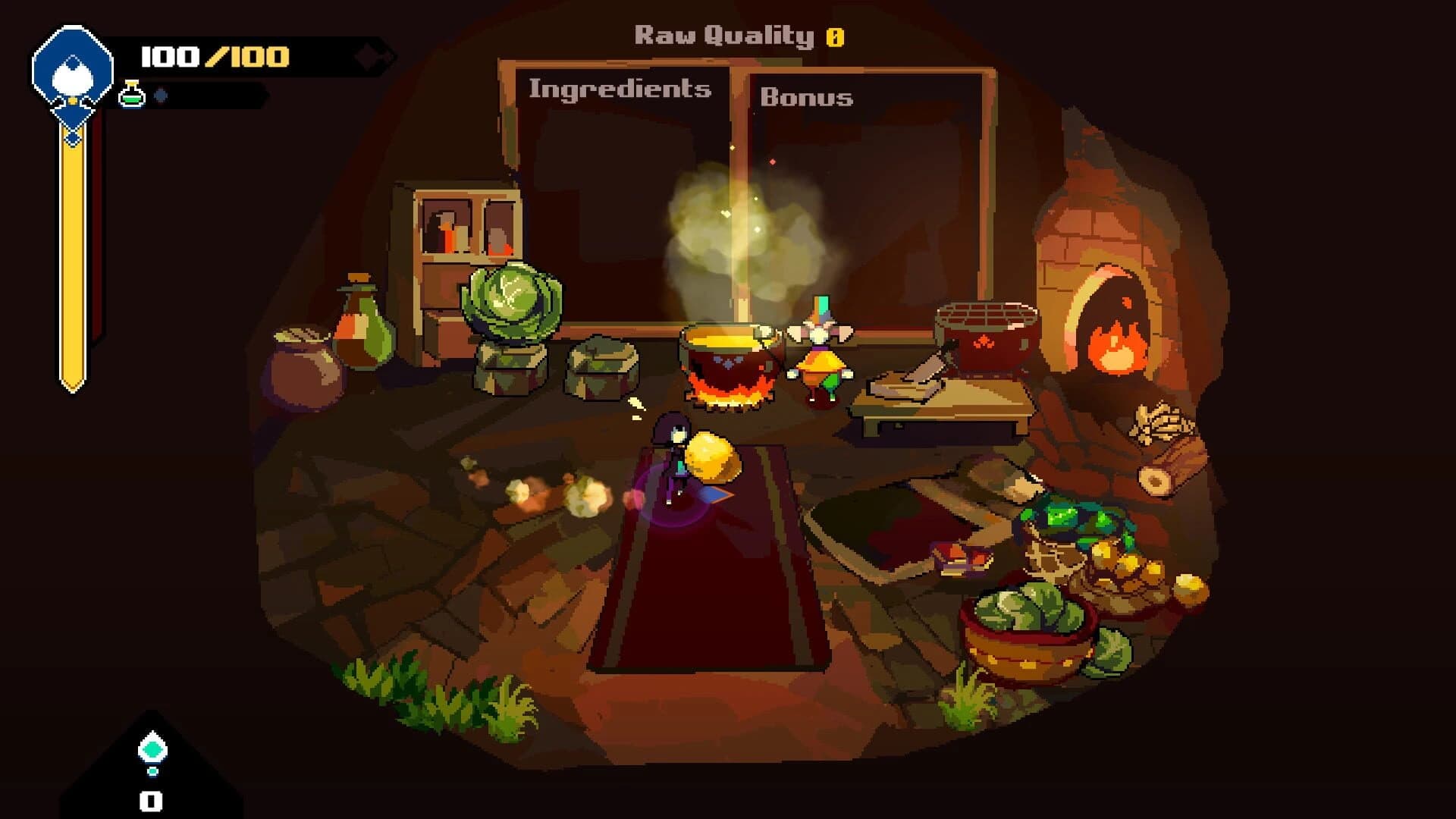The width and height of the screenshot is (1456, 819).
Task: Click the small blue gem on the potion gauge
Action: (159, 96)
